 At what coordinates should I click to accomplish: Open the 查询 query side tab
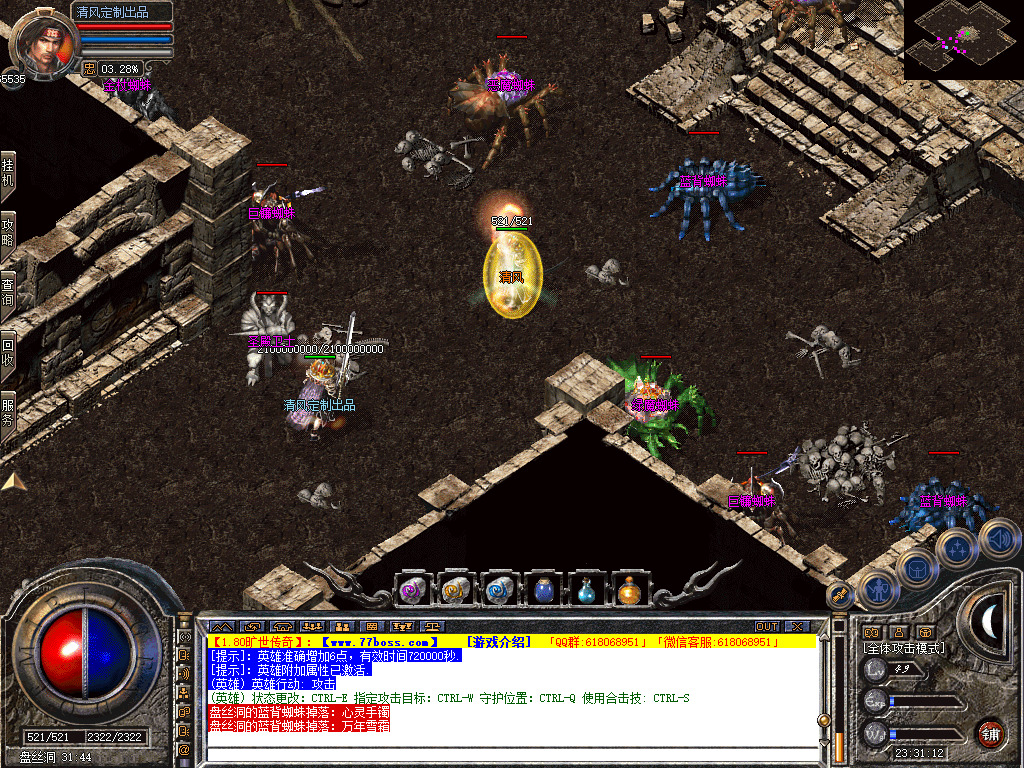8,292
